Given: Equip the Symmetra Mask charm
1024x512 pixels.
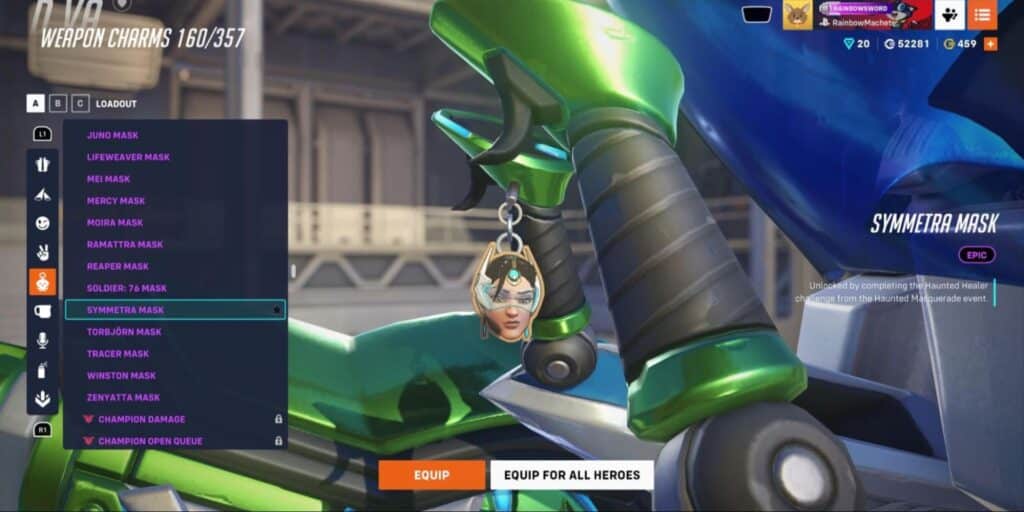Looking at the screenshot, I should (x=431, y=475).
